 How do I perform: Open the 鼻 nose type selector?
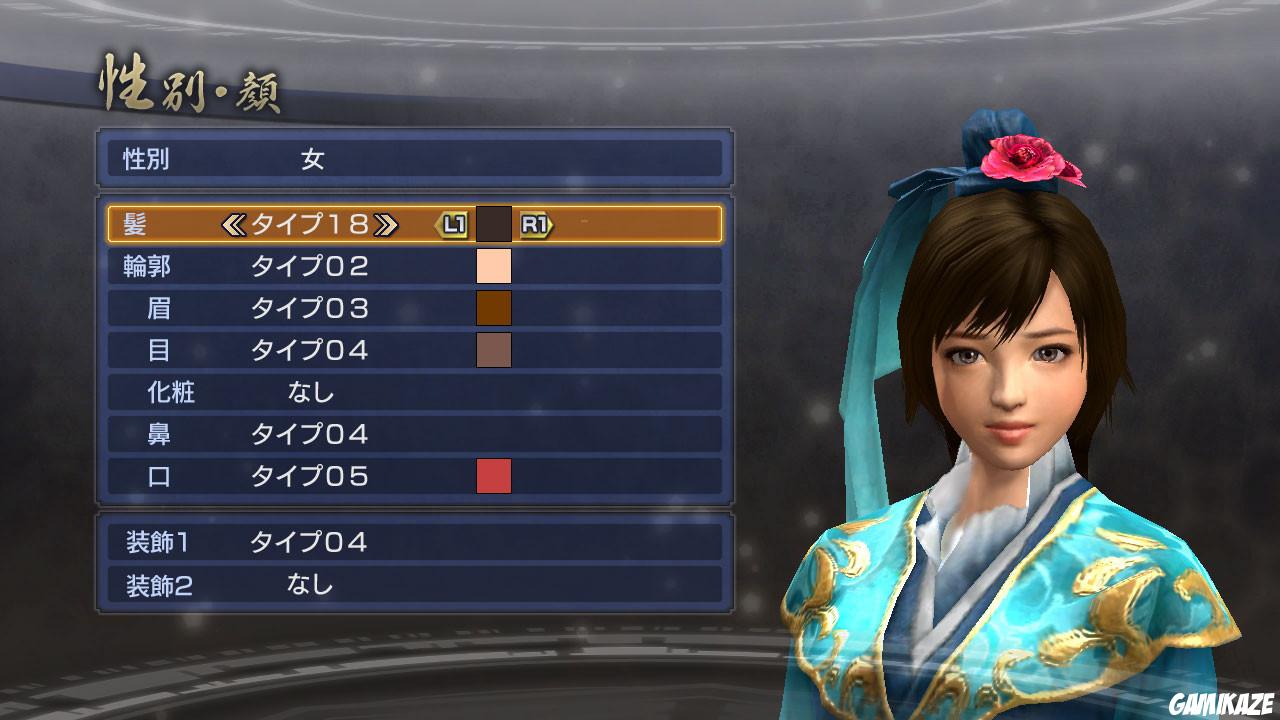(x=300, y=435)
